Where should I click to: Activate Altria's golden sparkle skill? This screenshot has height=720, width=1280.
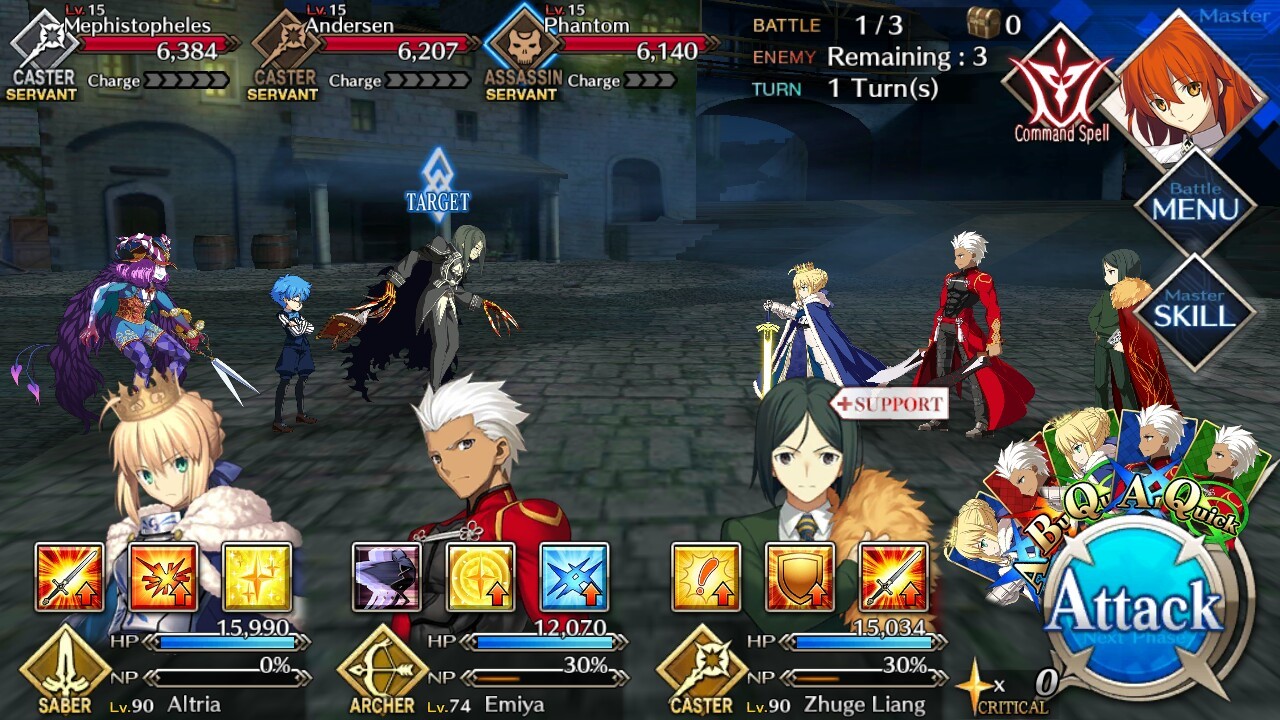coord(257,577)
